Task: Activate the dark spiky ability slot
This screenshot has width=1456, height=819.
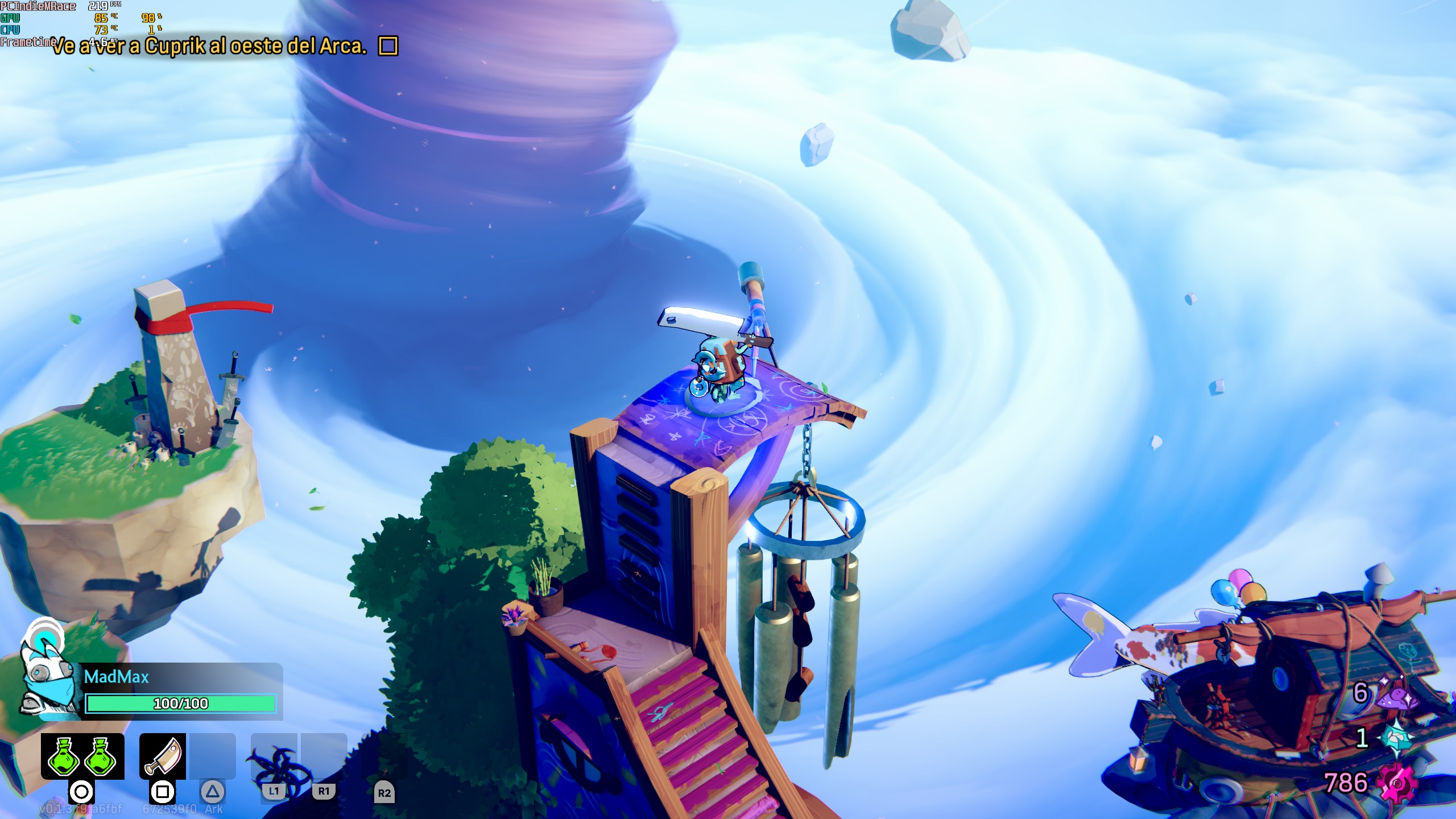Action: click(275, 759)
